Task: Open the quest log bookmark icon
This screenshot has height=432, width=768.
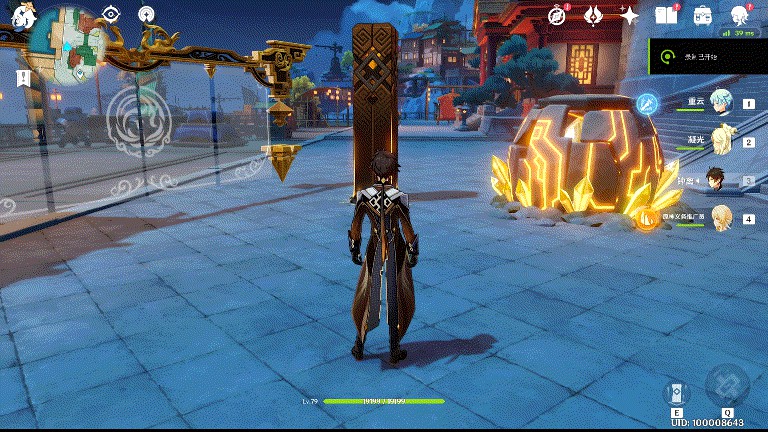Action: (x=22, y=77)
